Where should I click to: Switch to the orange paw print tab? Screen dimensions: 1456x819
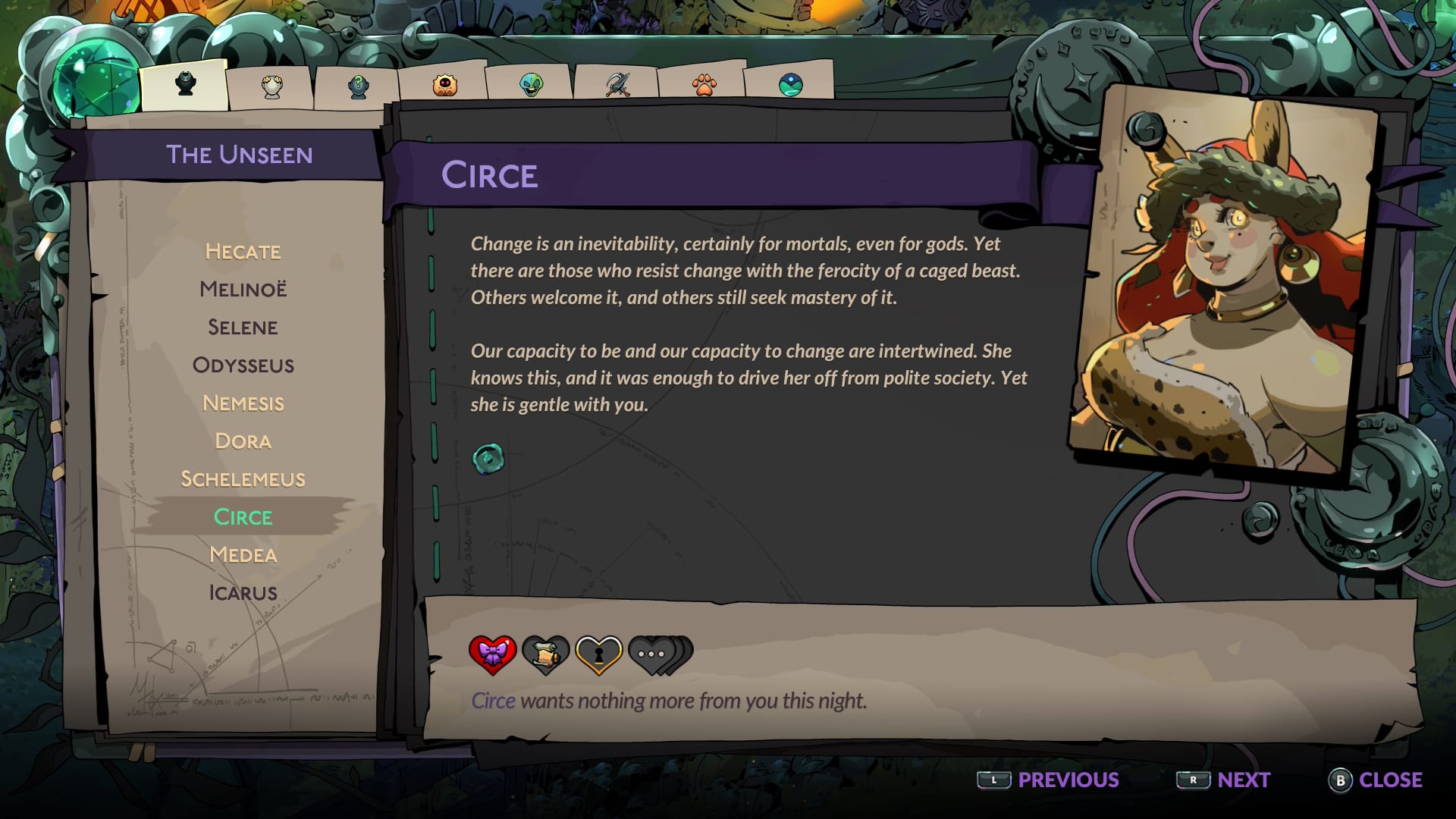(704, 84)
